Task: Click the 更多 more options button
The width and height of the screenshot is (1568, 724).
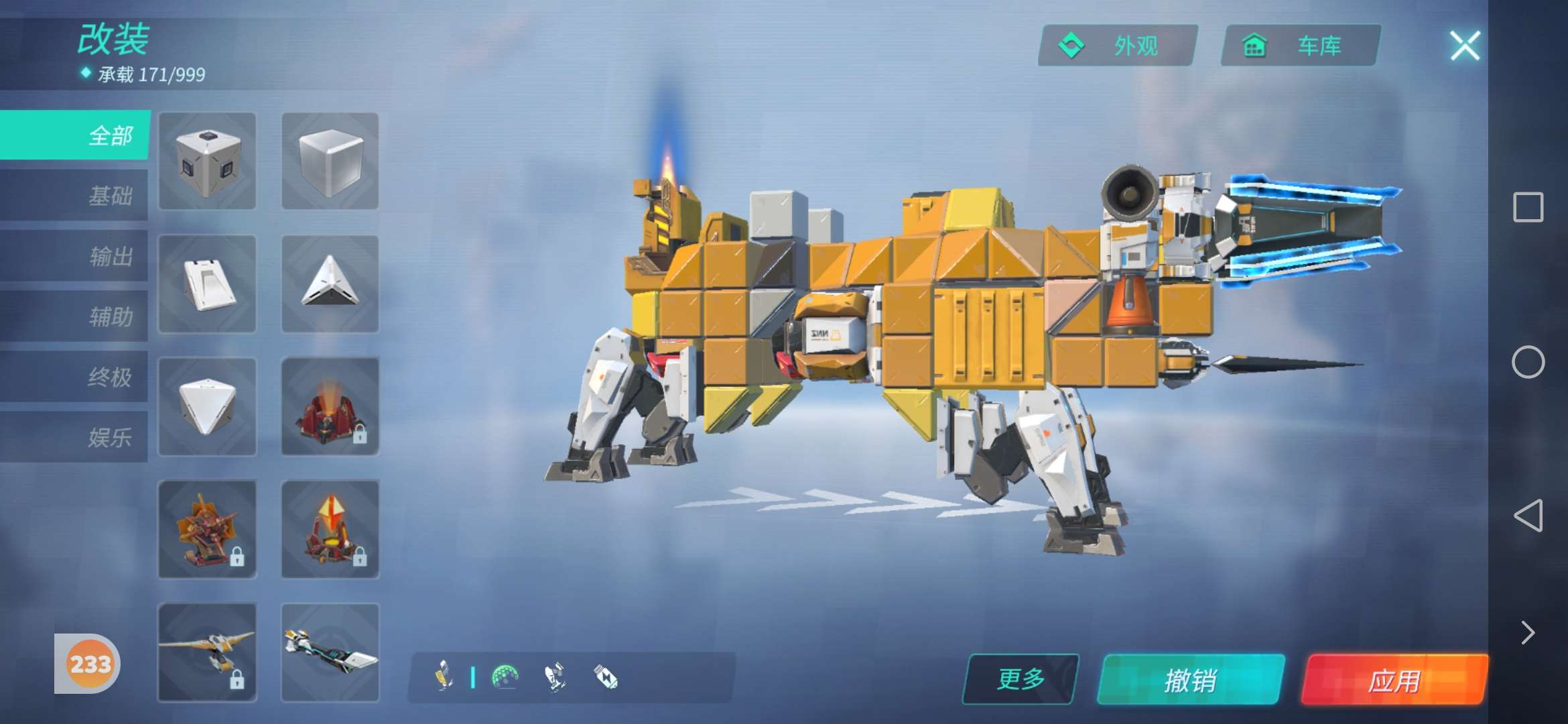Action: pos(1021,679)
